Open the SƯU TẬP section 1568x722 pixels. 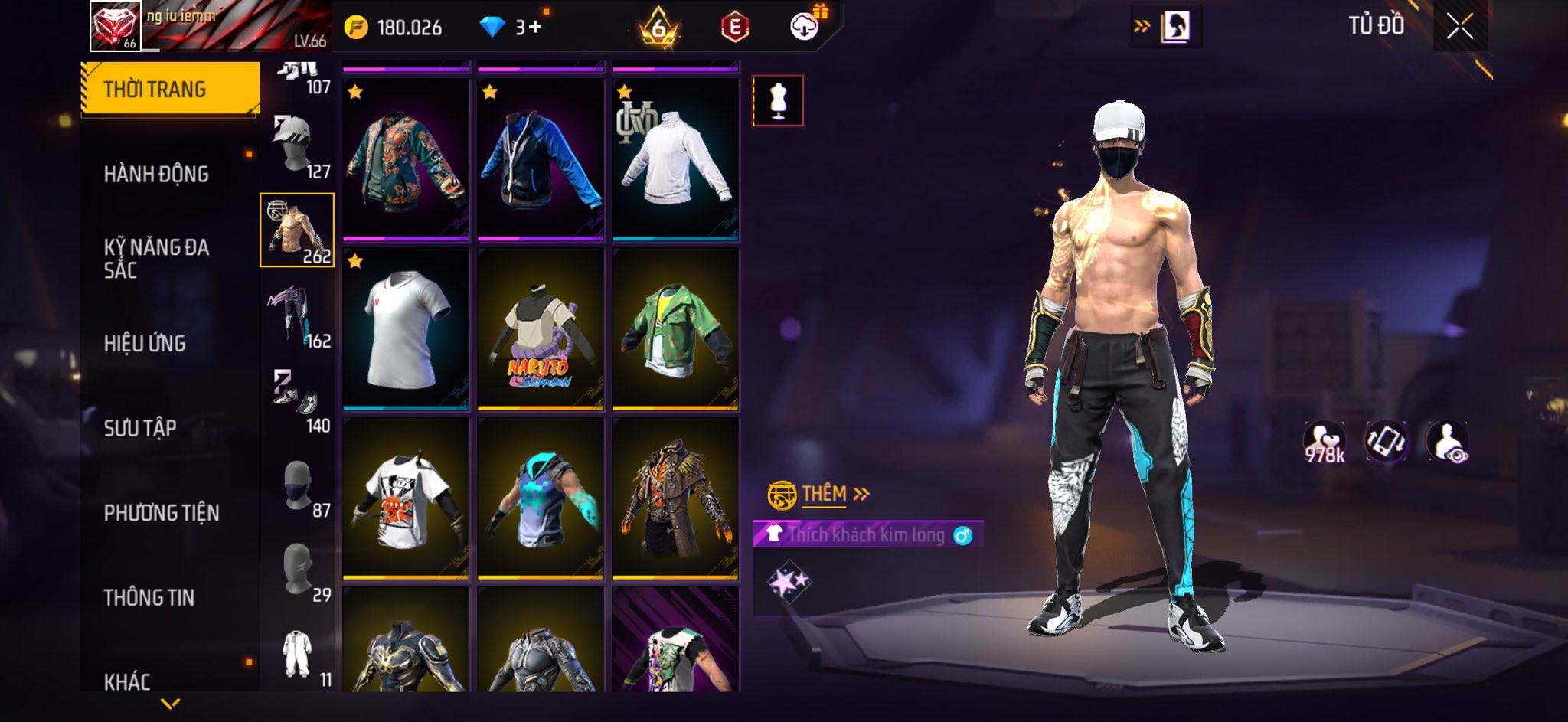tap(140, 428)
